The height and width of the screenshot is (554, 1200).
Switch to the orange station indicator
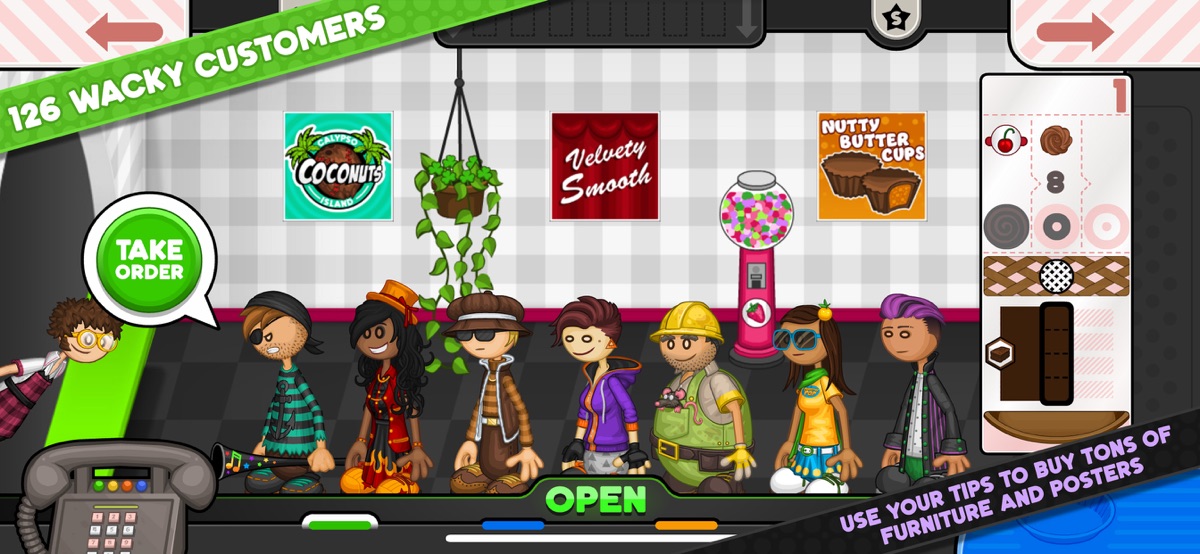click(x=686, y=524)
